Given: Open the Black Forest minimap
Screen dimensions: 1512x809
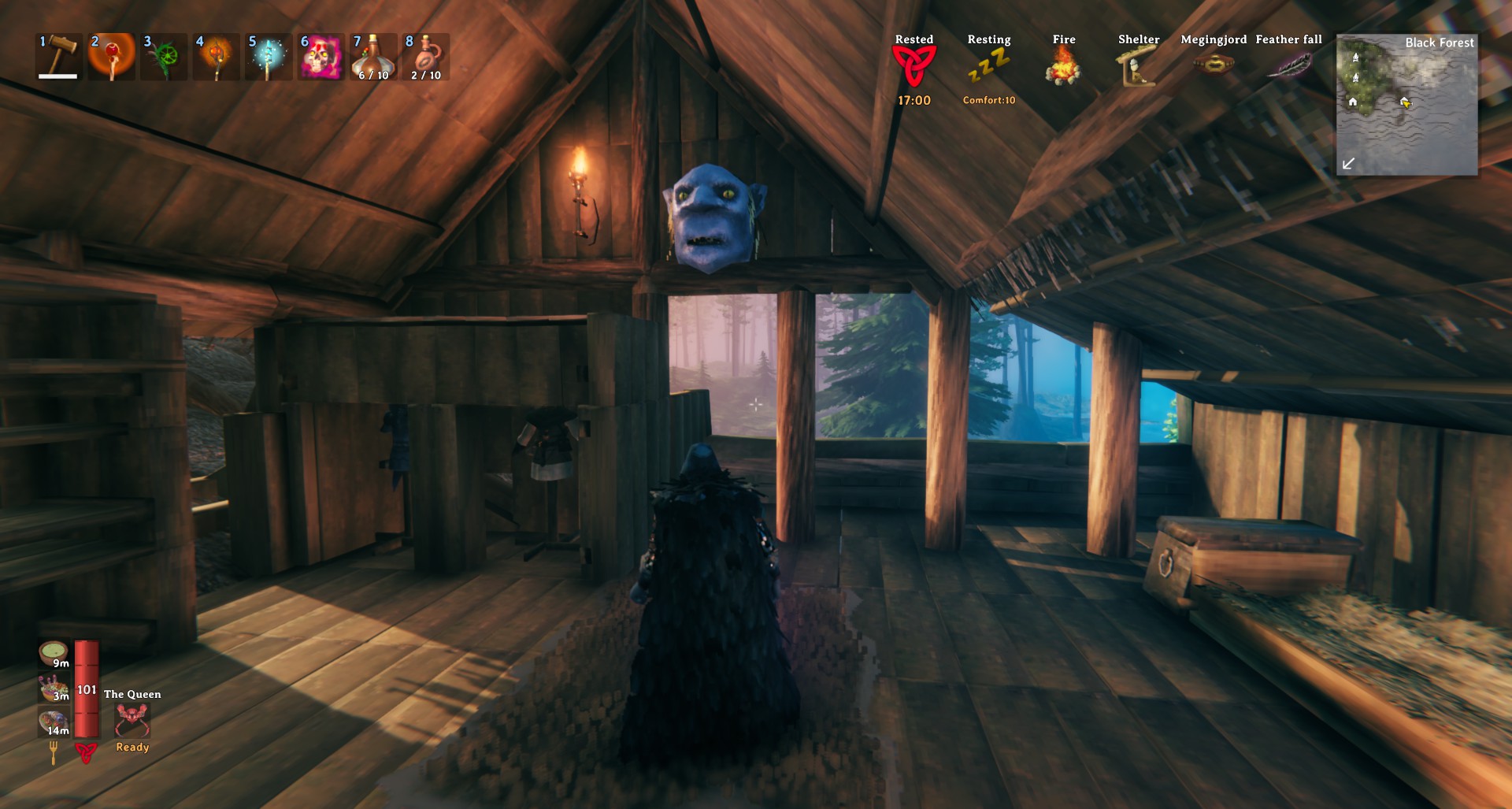Looking at the screenshot, I should point(1406,105).
